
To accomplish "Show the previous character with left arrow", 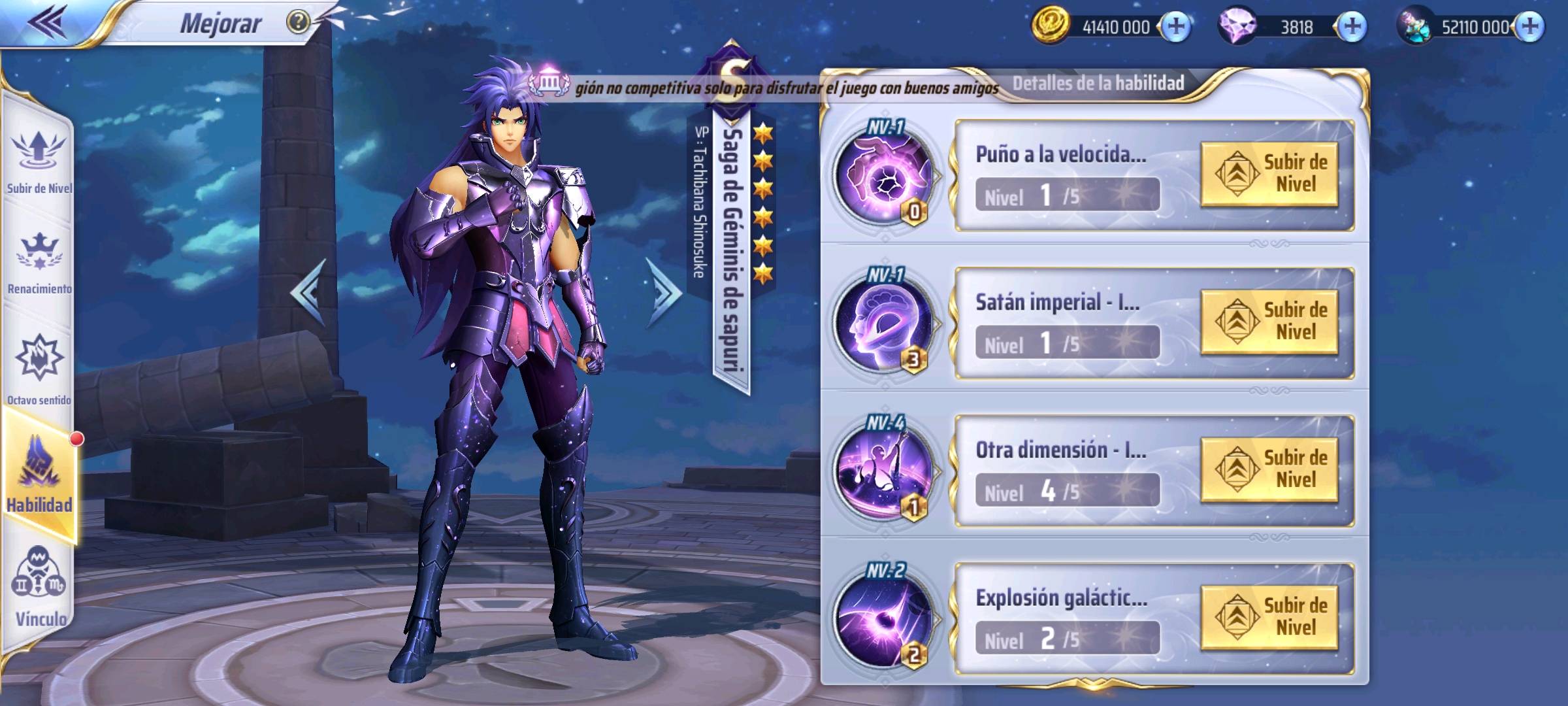I will (308, 292).
